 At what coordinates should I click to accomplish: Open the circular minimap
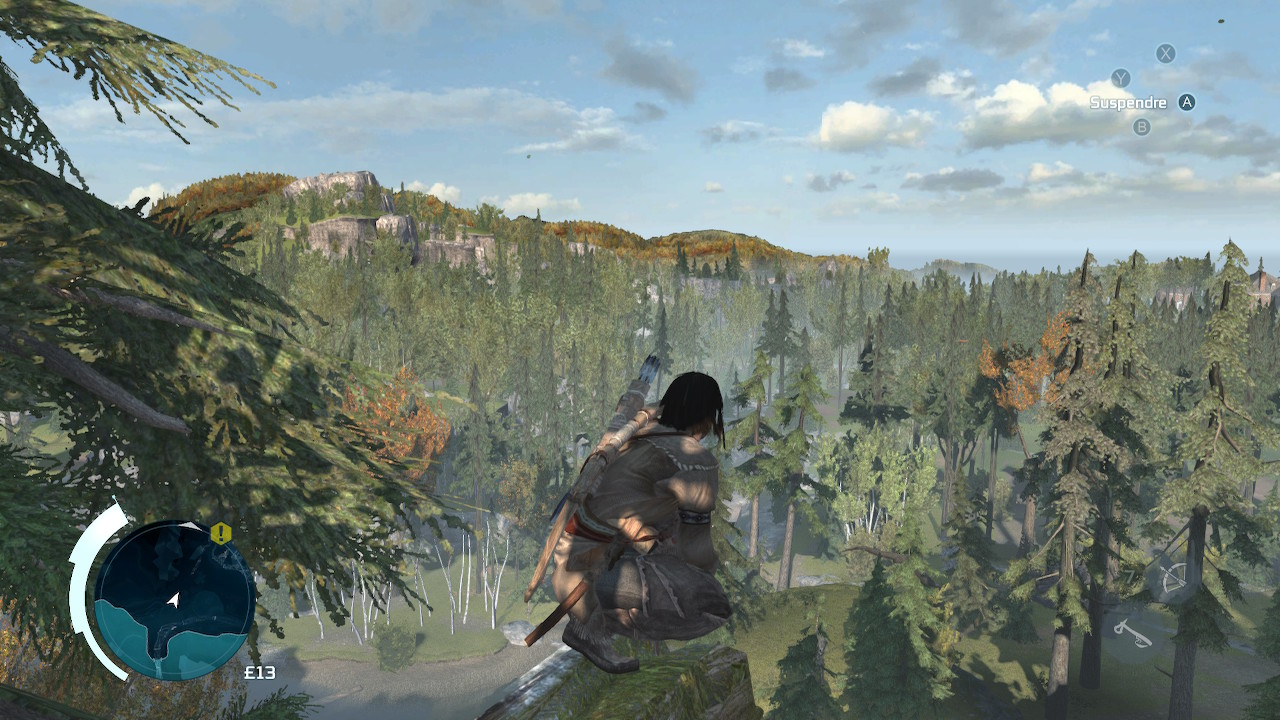pyautogui.click(x=174, y=600)
